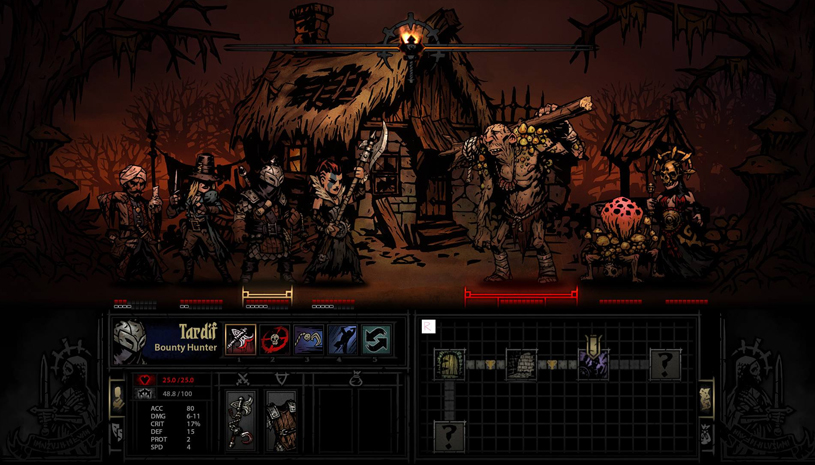Select the entrance door room on map
Screen dimensions: 815x465
[449, 364]
